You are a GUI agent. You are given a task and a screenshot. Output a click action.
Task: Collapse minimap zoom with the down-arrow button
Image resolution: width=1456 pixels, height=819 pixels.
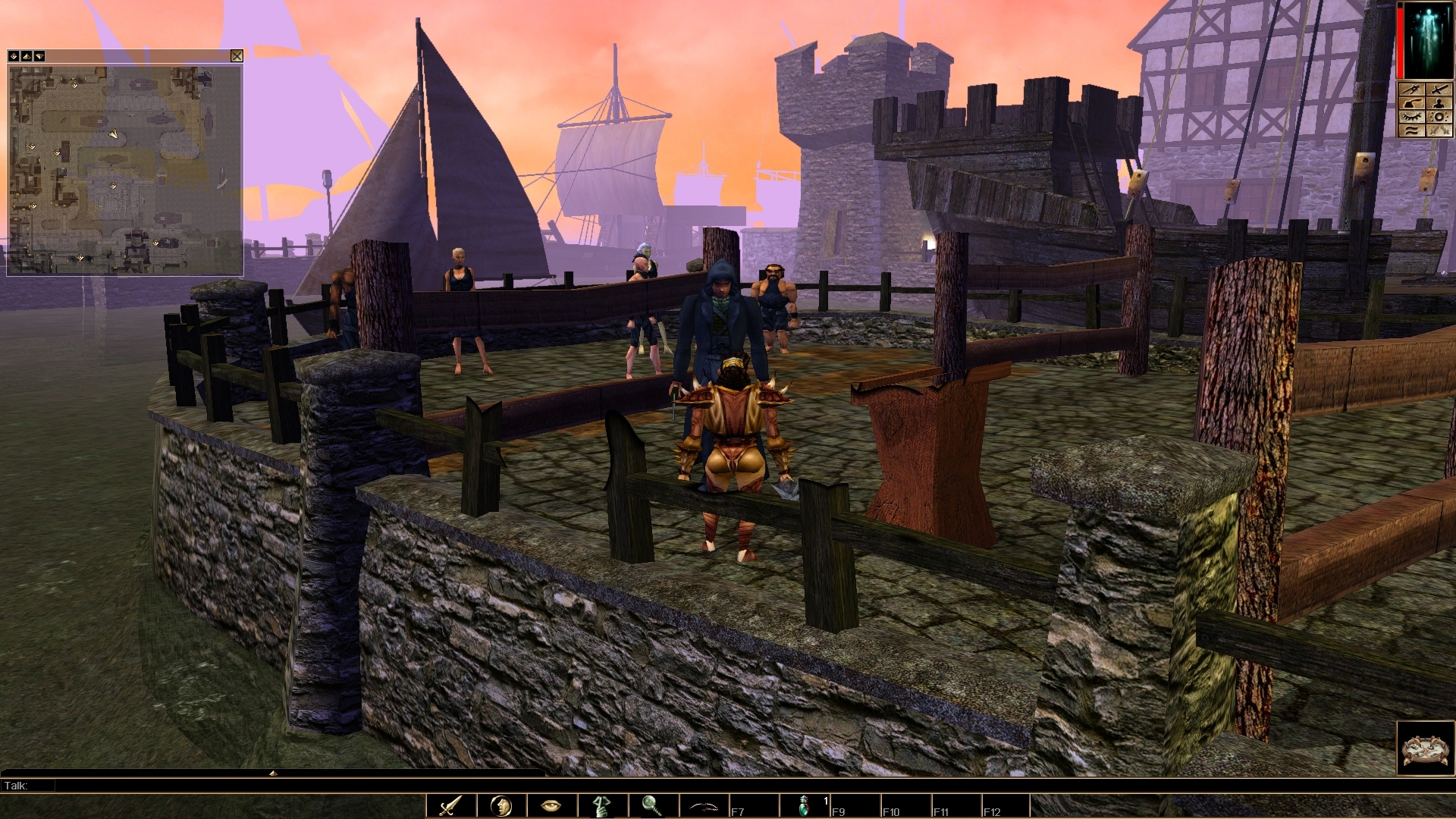click(39, 56)
